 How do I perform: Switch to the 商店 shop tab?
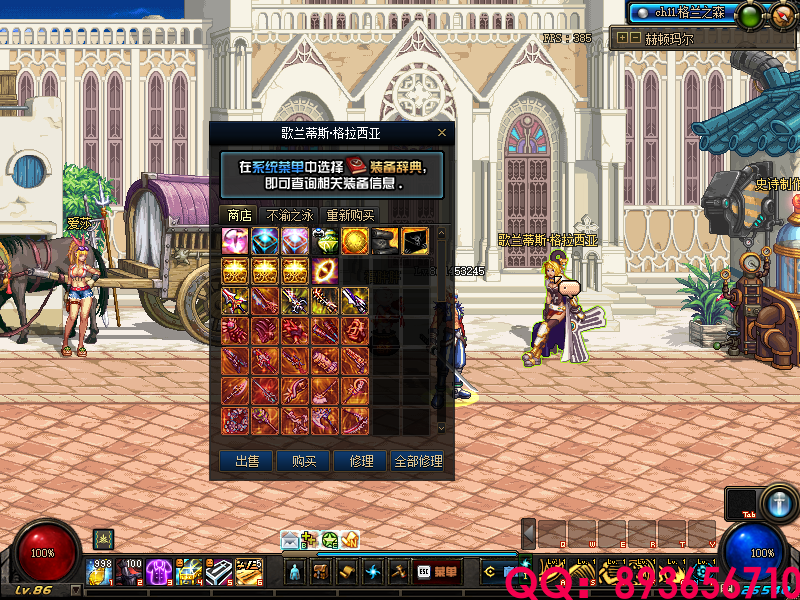239,215
